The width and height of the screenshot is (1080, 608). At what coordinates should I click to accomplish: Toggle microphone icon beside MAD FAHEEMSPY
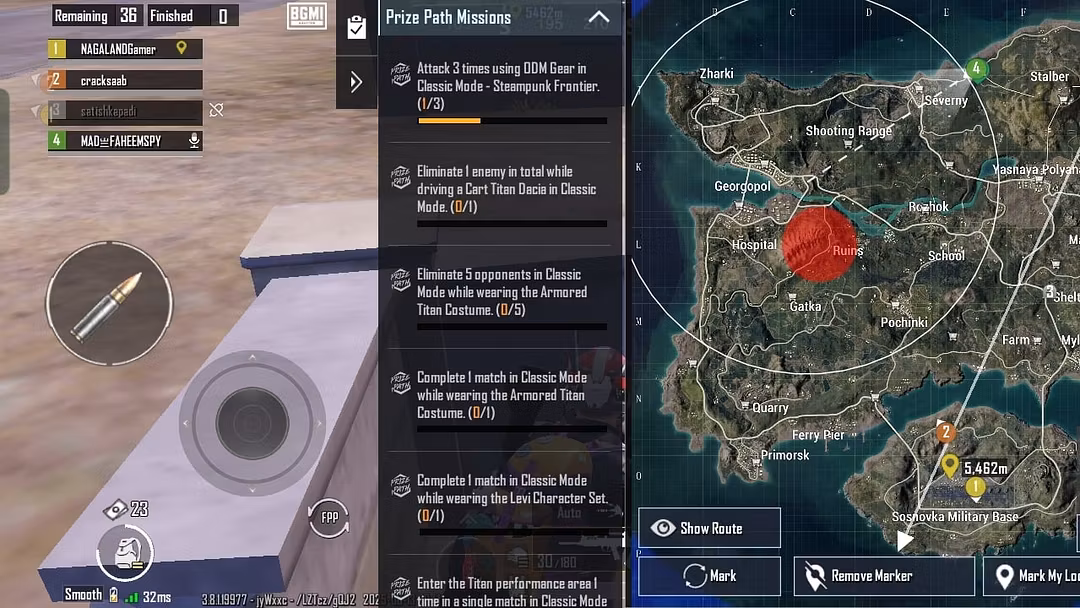click(x=194, y=141)
